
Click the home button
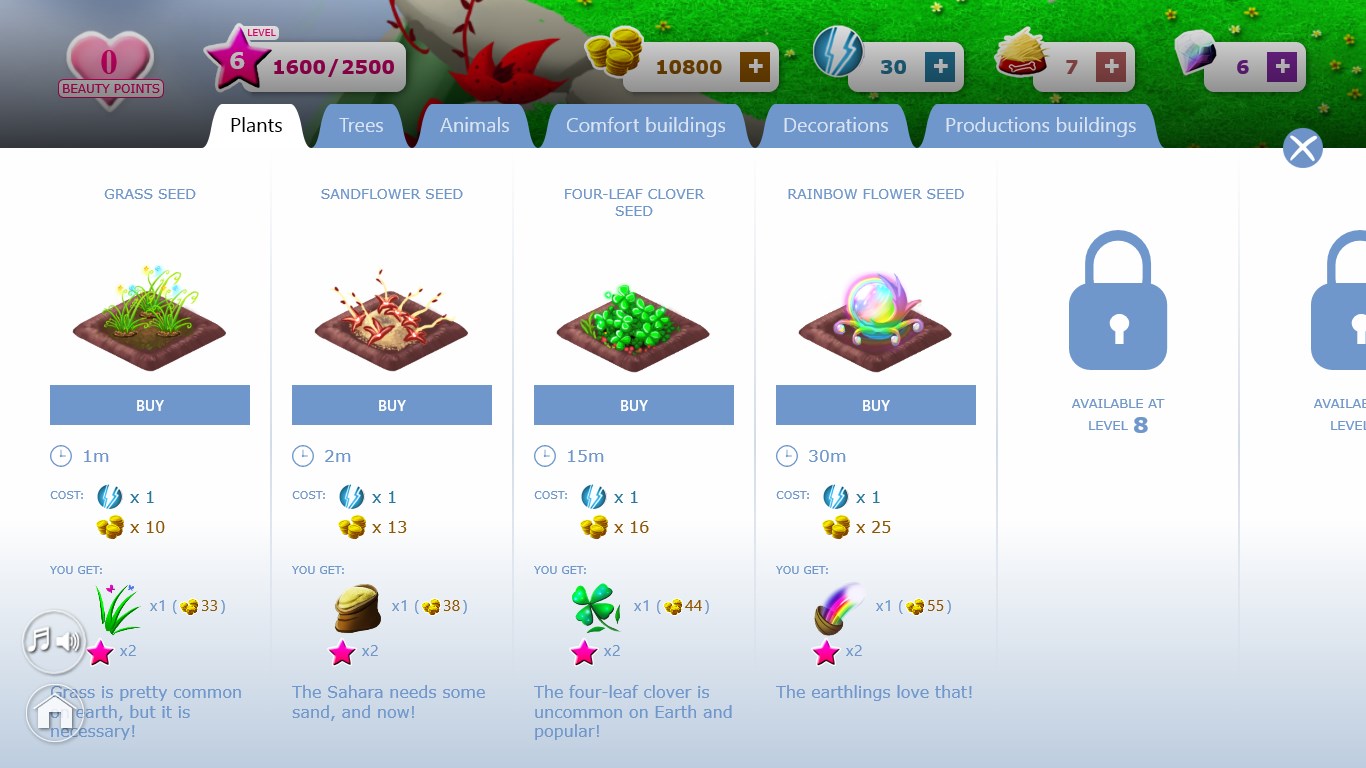click(55, 713)
